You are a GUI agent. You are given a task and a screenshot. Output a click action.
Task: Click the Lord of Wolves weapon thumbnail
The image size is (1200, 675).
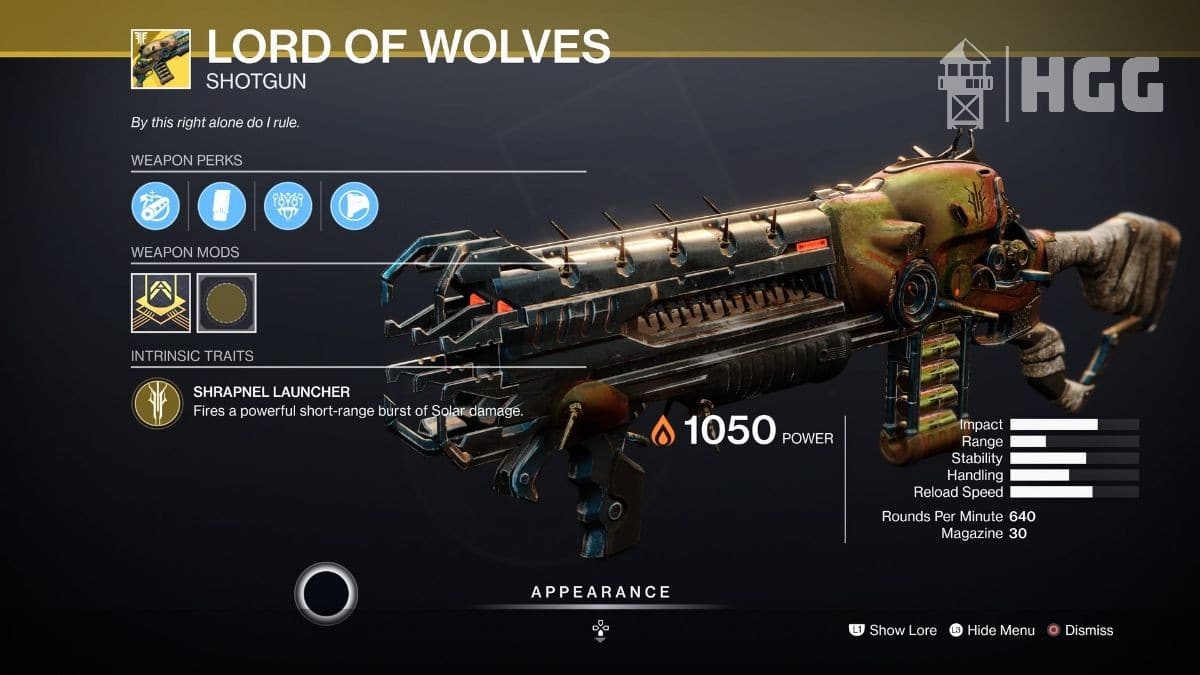[160, 58]
